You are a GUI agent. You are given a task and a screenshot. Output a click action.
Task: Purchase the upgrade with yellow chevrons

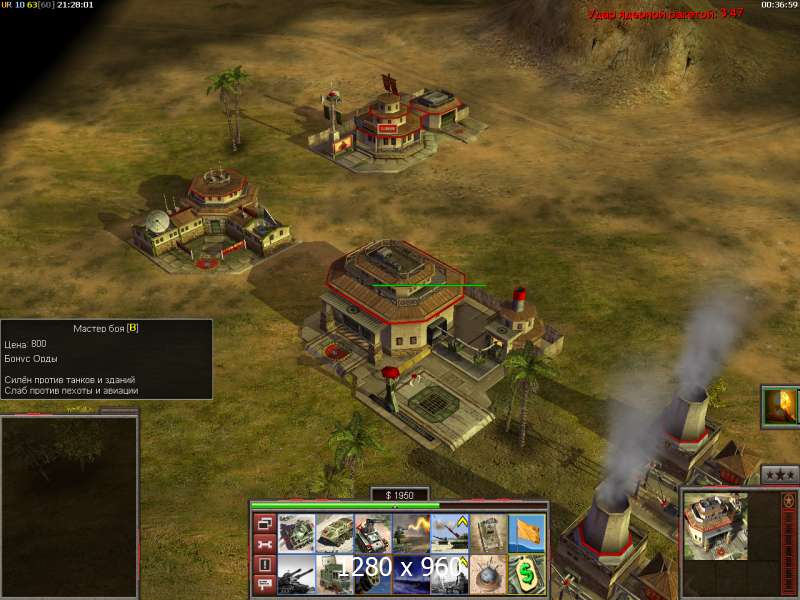pyautogui.click(x=448, y=533)
